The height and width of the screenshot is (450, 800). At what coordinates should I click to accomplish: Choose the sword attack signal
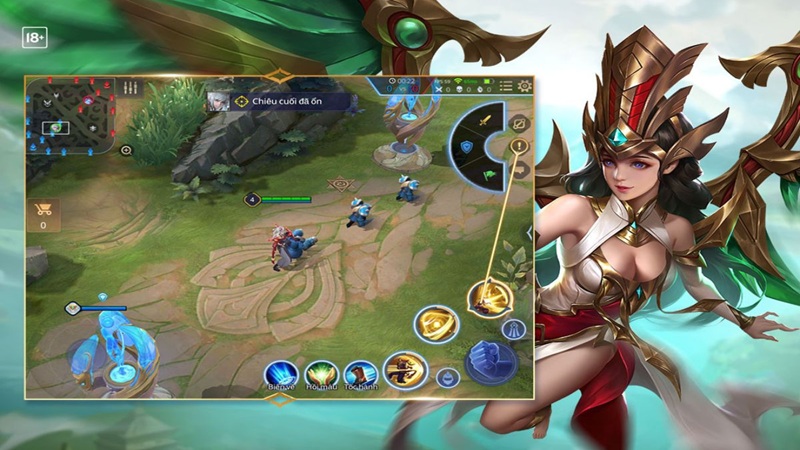486,119
